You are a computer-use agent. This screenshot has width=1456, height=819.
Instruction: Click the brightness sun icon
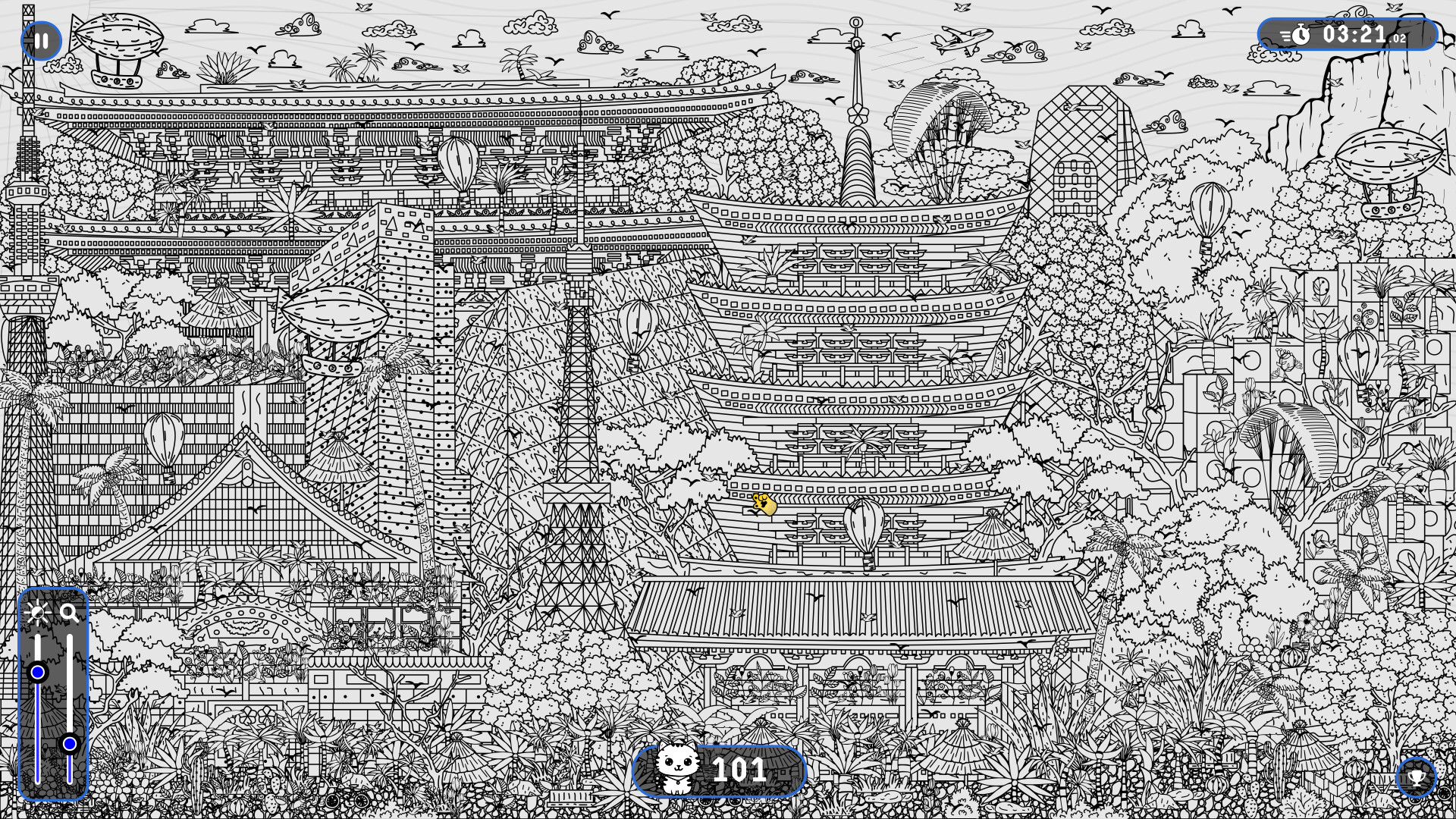tap(38, 613)
